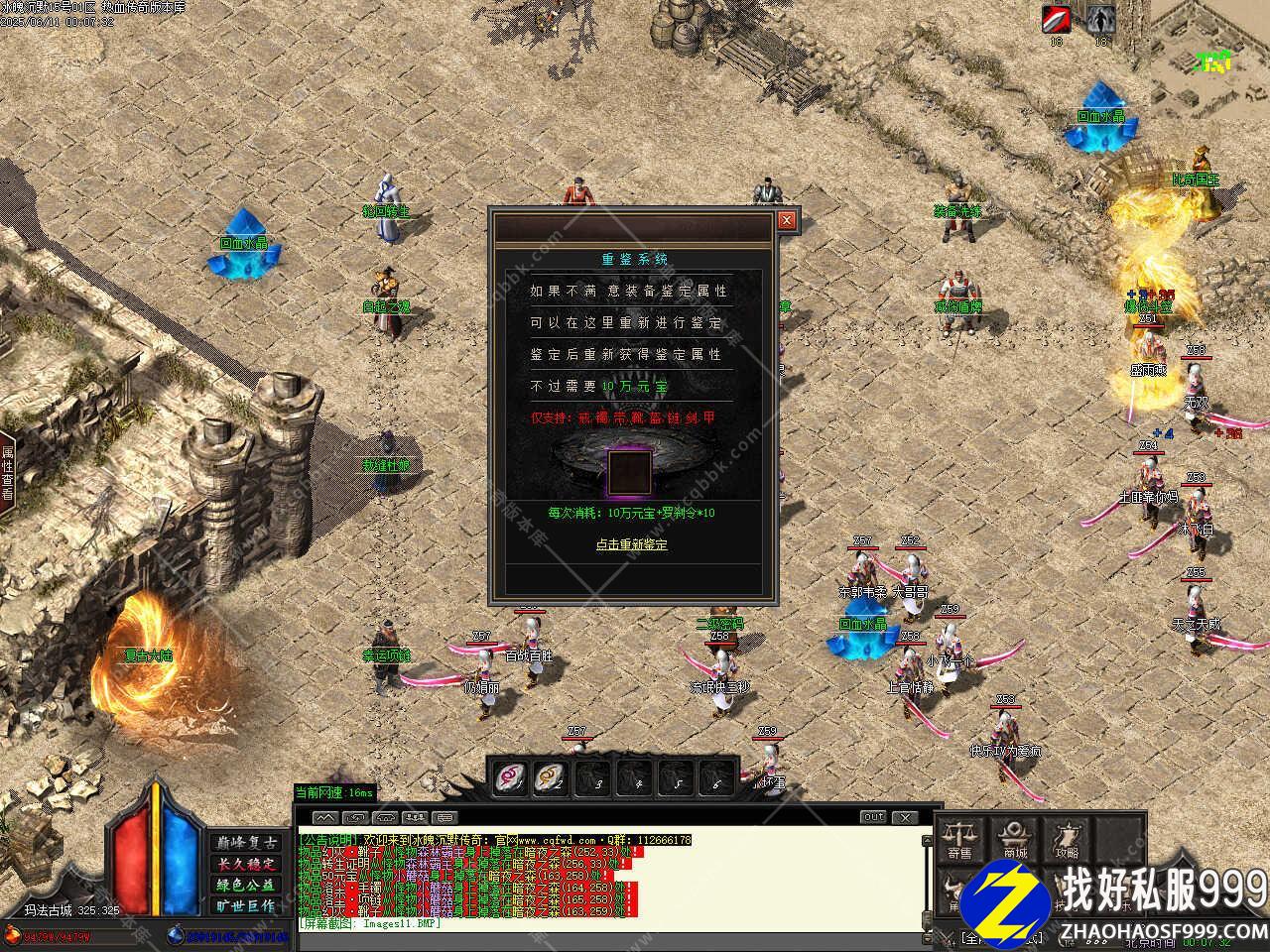Click the 点击重新鉴定 re-appraise link

(x=632, y=544)
